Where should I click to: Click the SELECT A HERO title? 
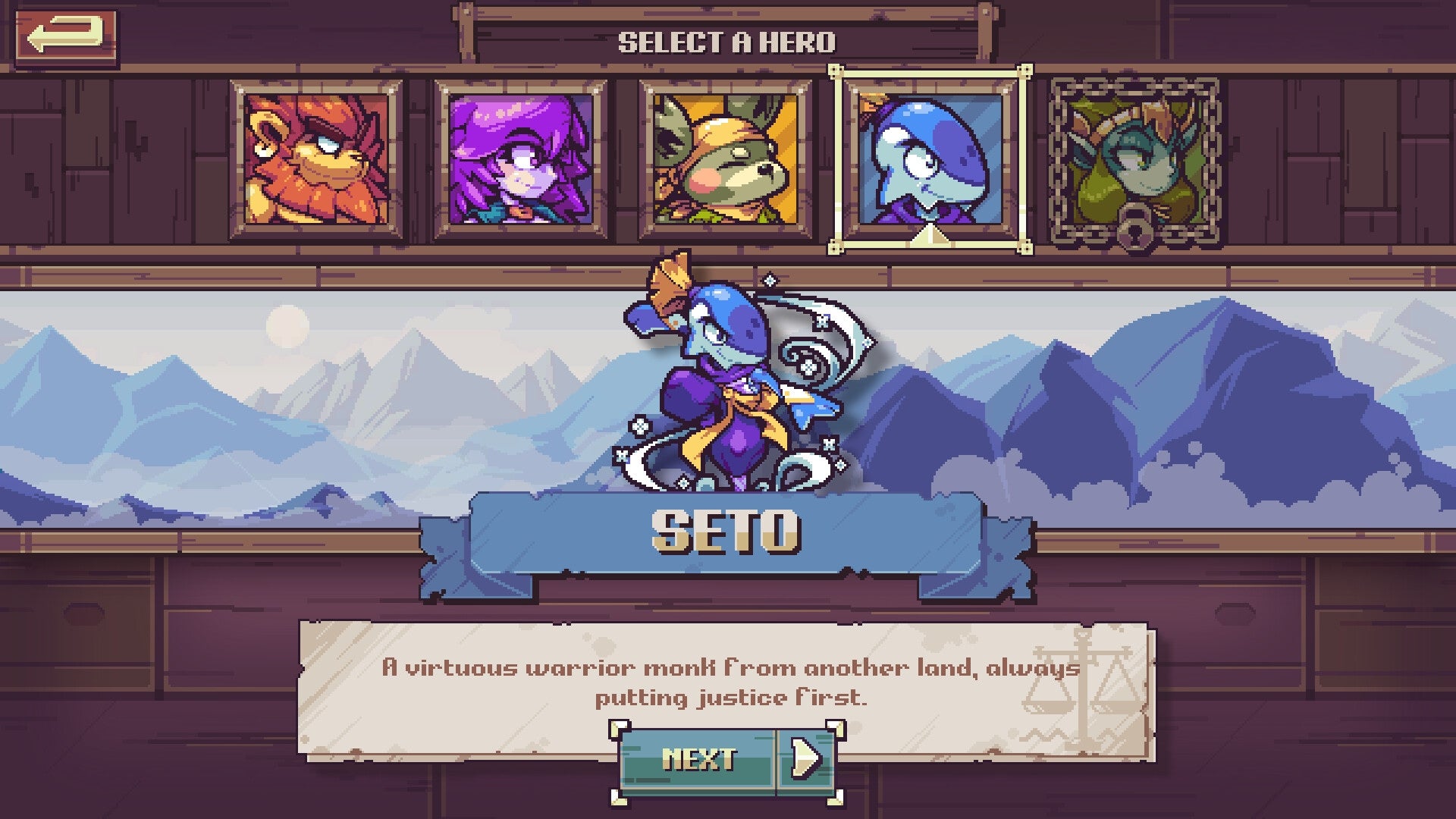click(x=728, y=42)
